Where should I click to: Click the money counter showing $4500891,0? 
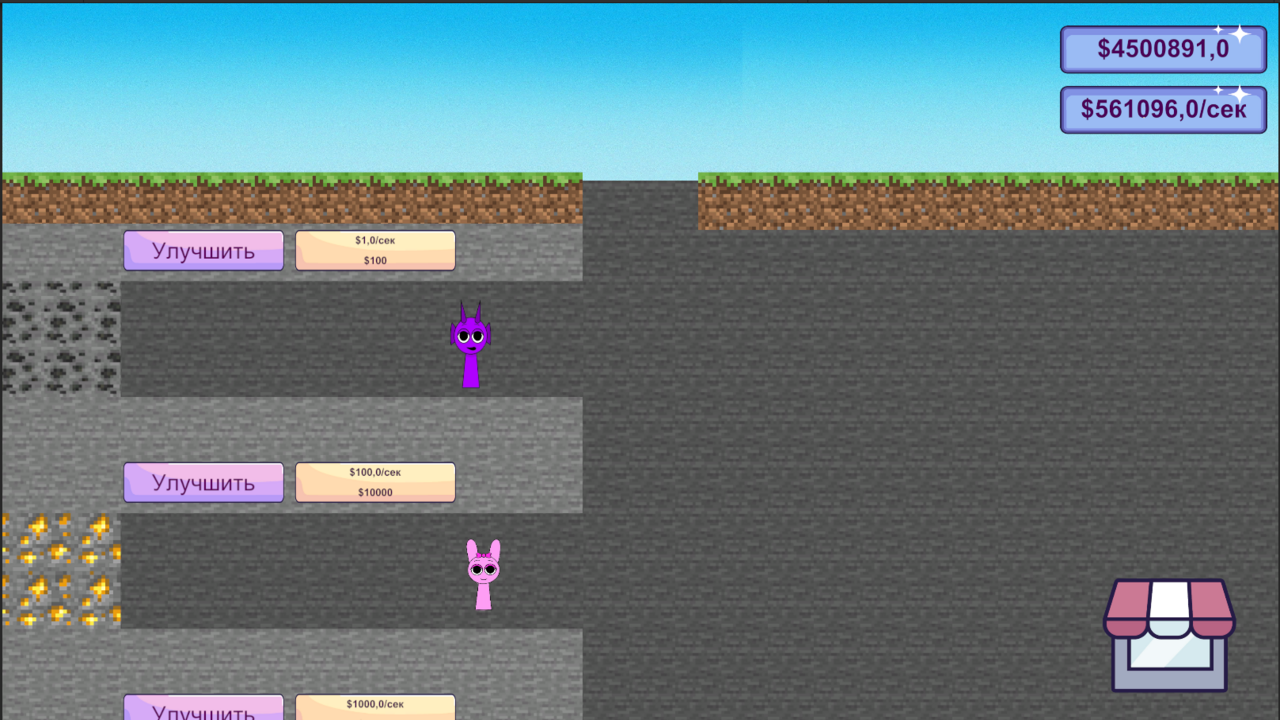click(x=1162, y=48)
